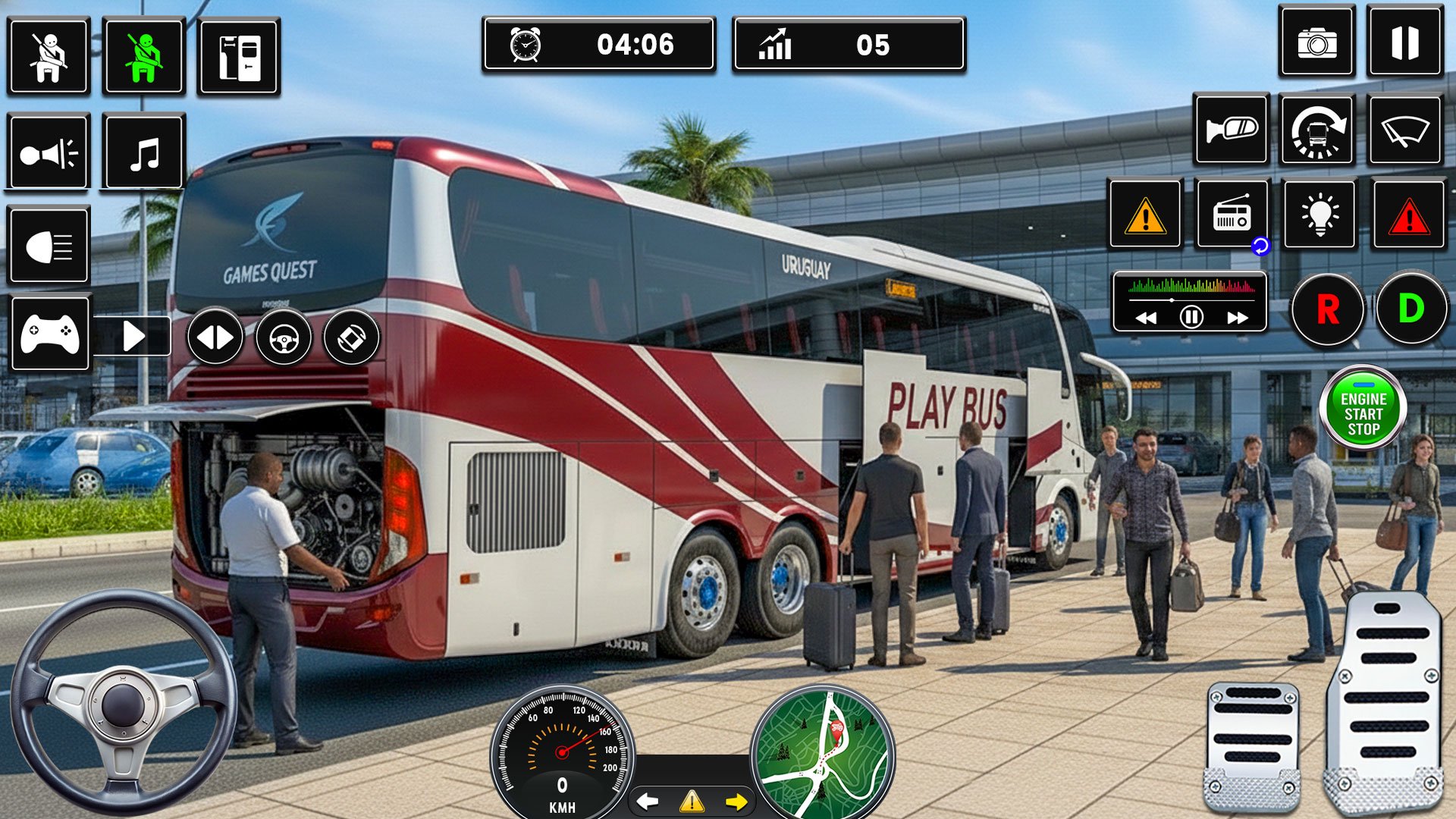Click the Engine Start Stop button
The image size is (1456, 819).
pyautogui.click(x=1363, y=409)
